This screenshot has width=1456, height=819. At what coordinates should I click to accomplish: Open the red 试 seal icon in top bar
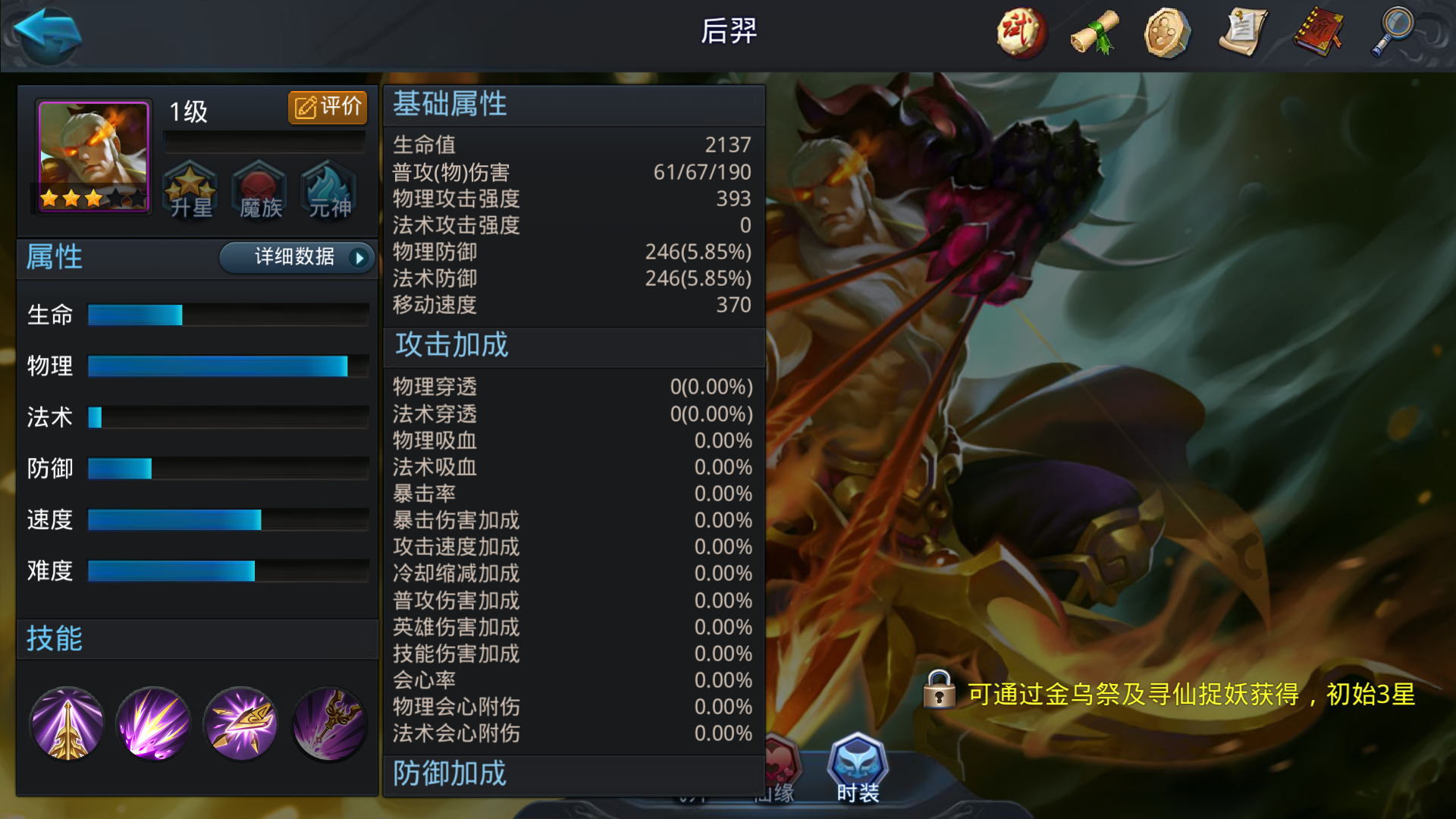click(1020, 30)
